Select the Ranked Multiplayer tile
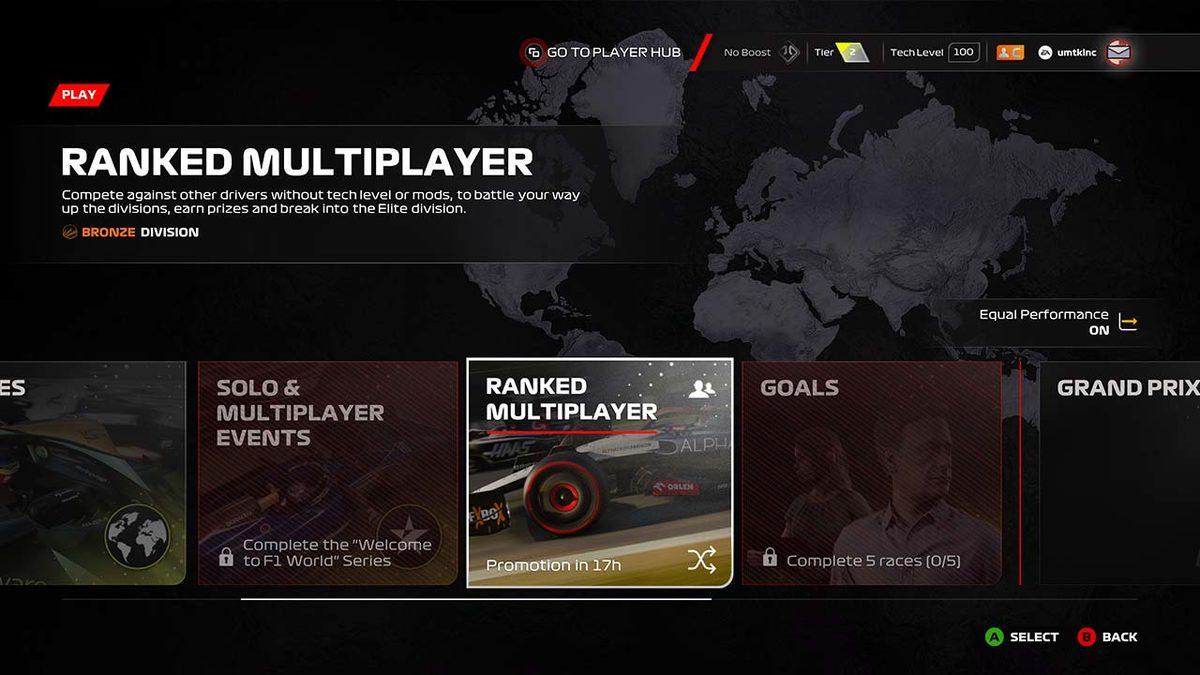1200x675 pixels. (x=600, y=472)
